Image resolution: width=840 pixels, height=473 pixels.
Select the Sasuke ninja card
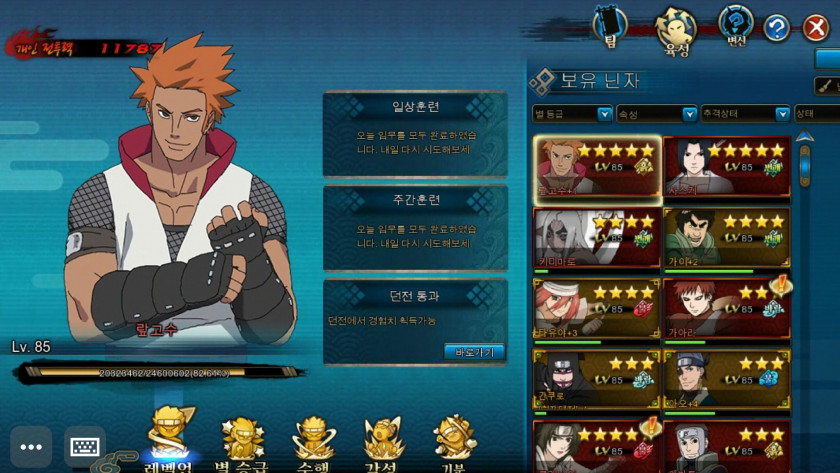coord(727,167)
